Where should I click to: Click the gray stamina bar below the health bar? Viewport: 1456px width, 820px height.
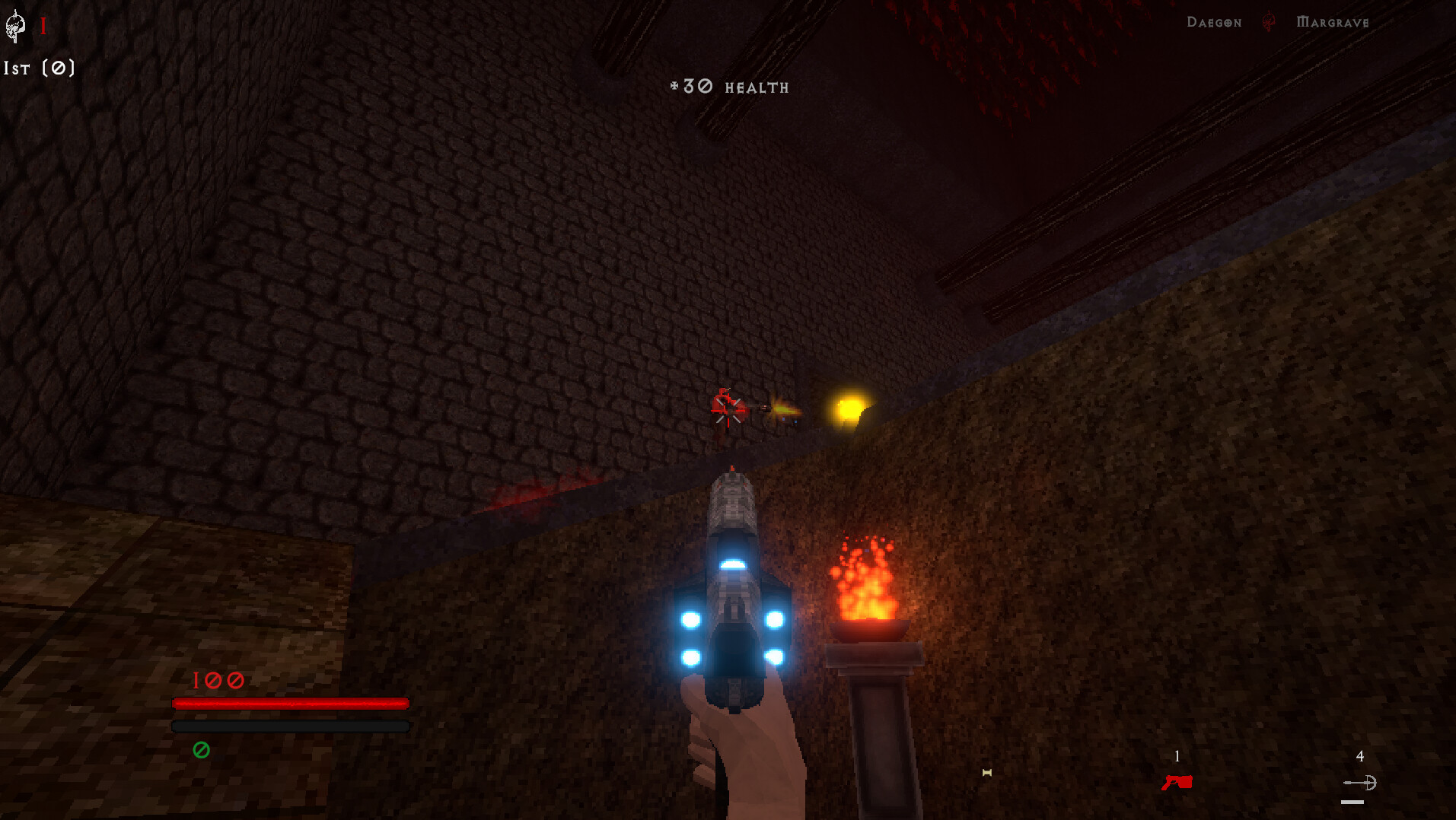(x=291, y=726)
